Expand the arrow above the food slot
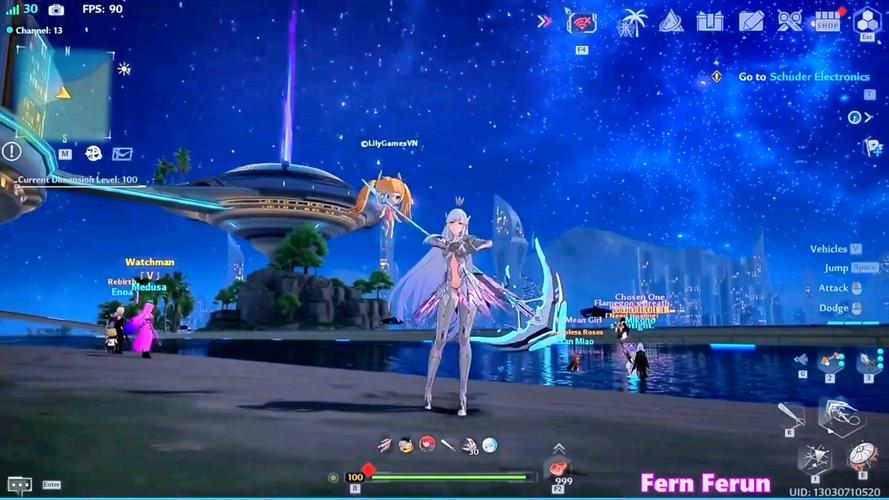Viewport: 889px width, 500px height. point(558,447)
